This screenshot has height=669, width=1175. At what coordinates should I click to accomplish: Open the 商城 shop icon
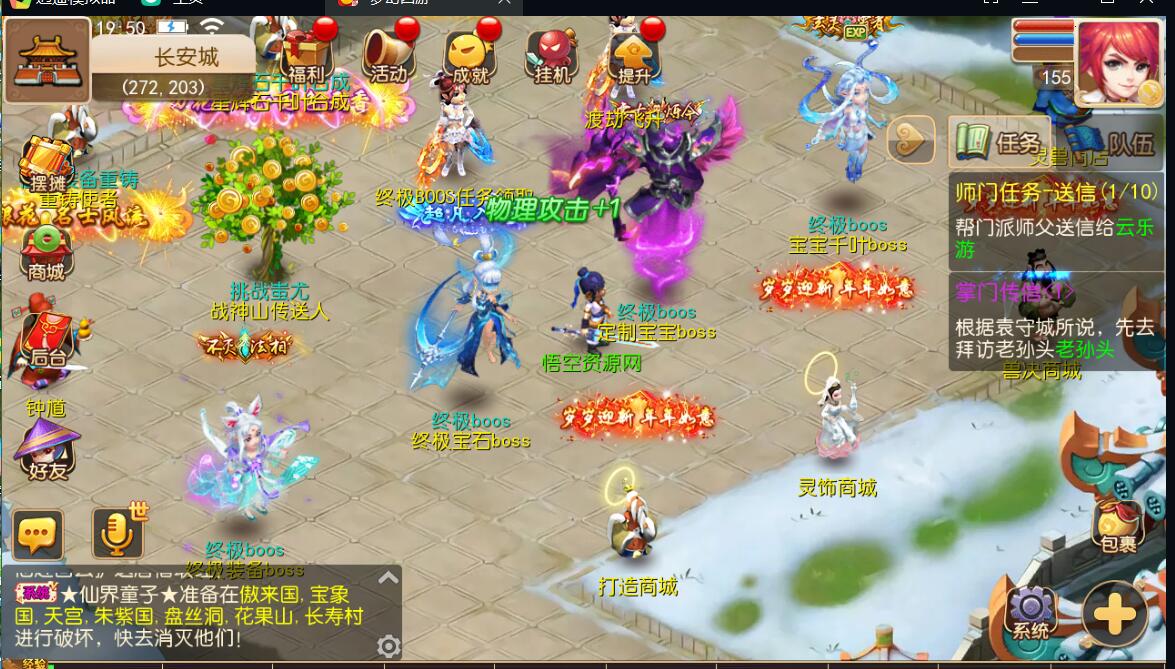click(x=46, y=252)
